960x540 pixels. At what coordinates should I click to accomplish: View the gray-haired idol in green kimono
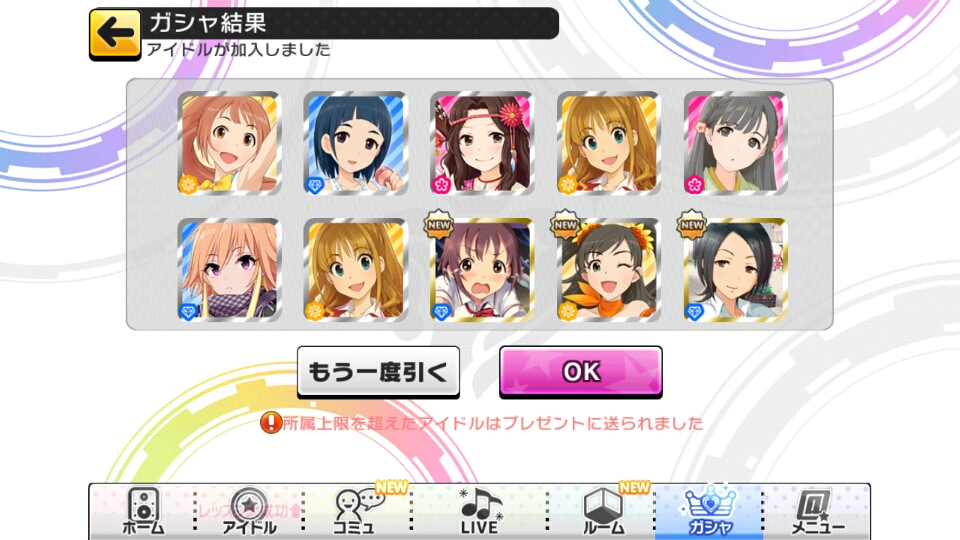[735, 143]
